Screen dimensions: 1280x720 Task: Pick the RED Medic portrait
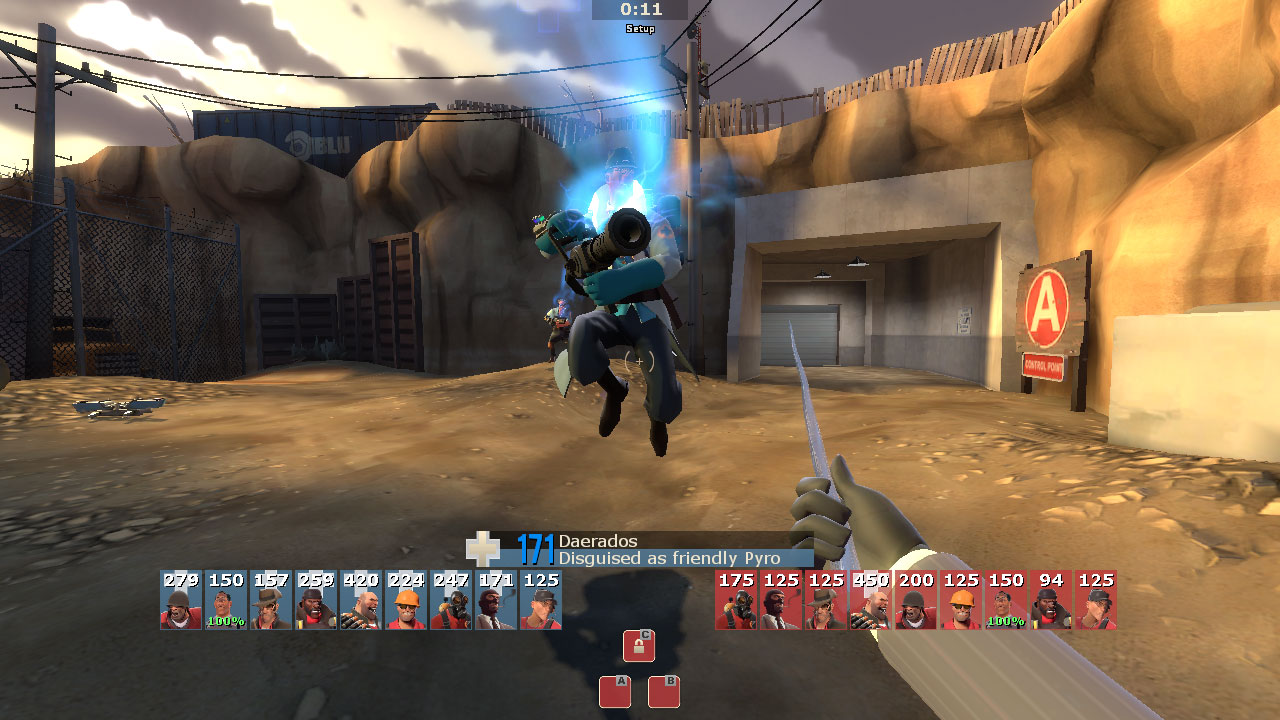(1006, 600)
